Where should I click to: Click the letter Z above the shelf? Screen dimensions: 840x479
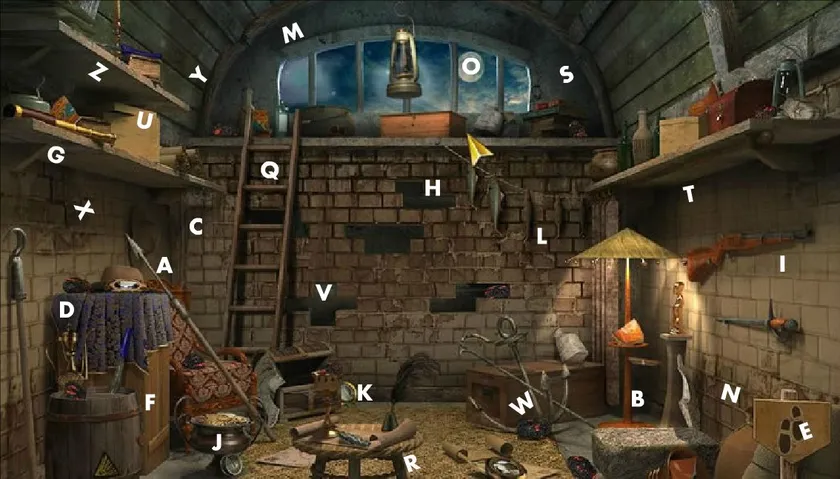click(x=97, y=71)
